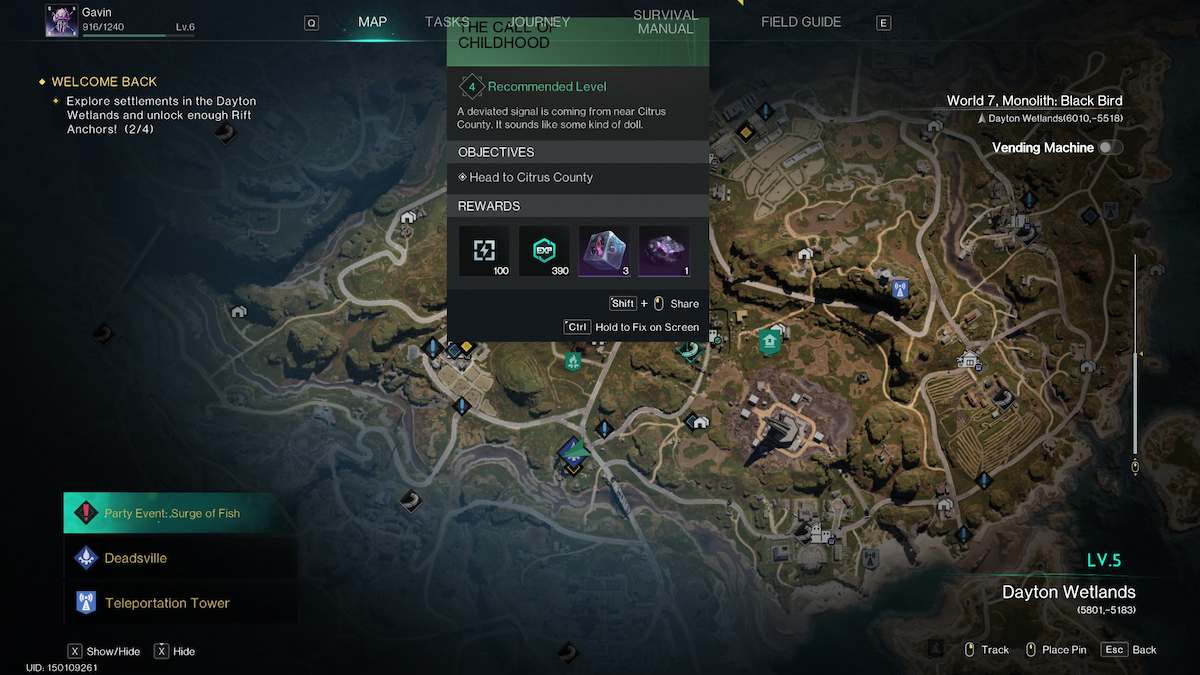This screenshot has width=1200, height=675.
Task: Inspect the purple ore reward item
Action: [664, 251]
